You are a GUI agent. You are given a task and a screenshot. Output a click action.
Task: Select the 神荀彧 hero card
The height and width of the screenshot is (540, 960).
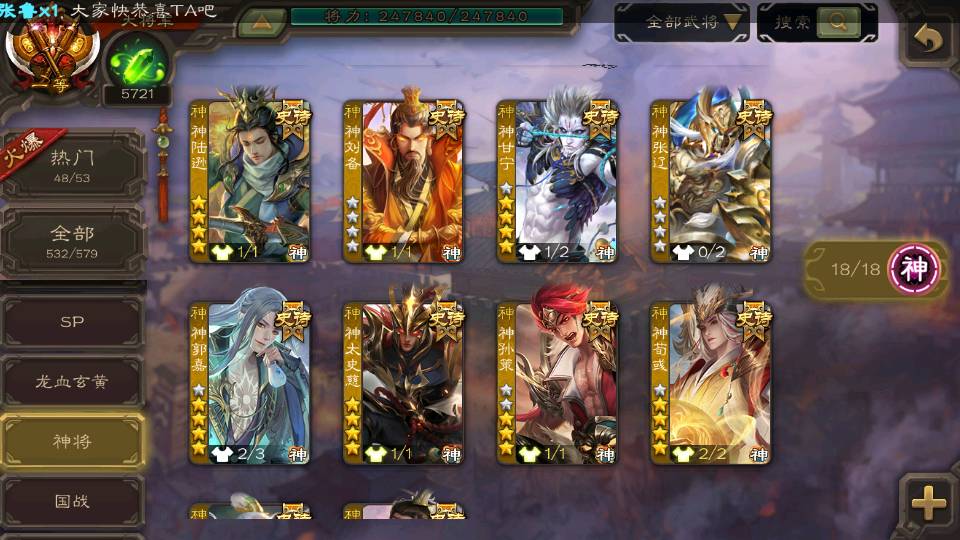coord(710,383)
